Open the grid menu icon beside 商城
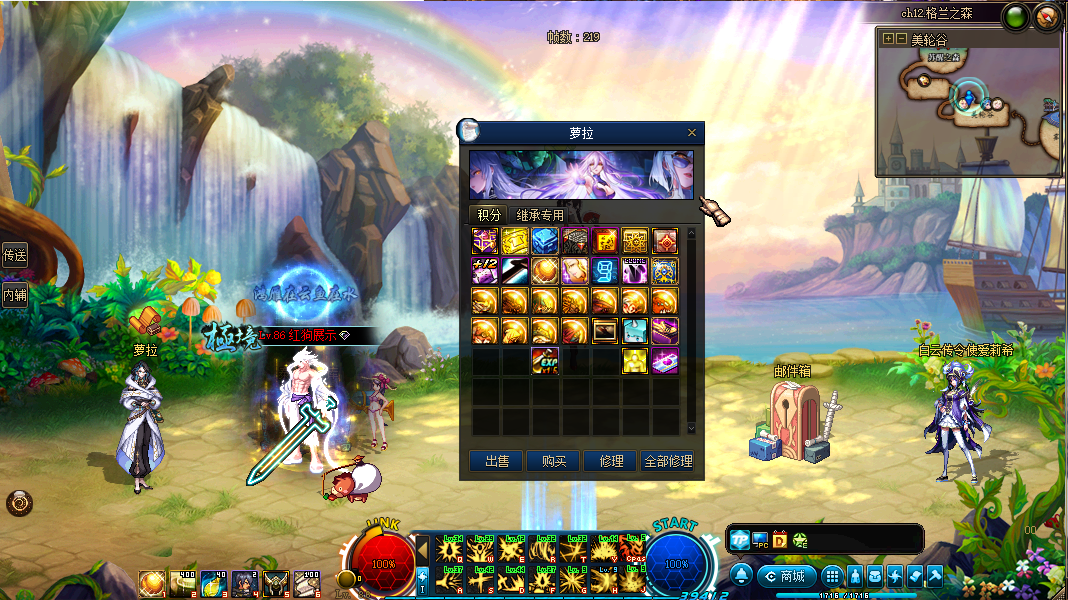The height and width of the screenshot is (600, 1068). pyautogui.click(x=832, y=576)
